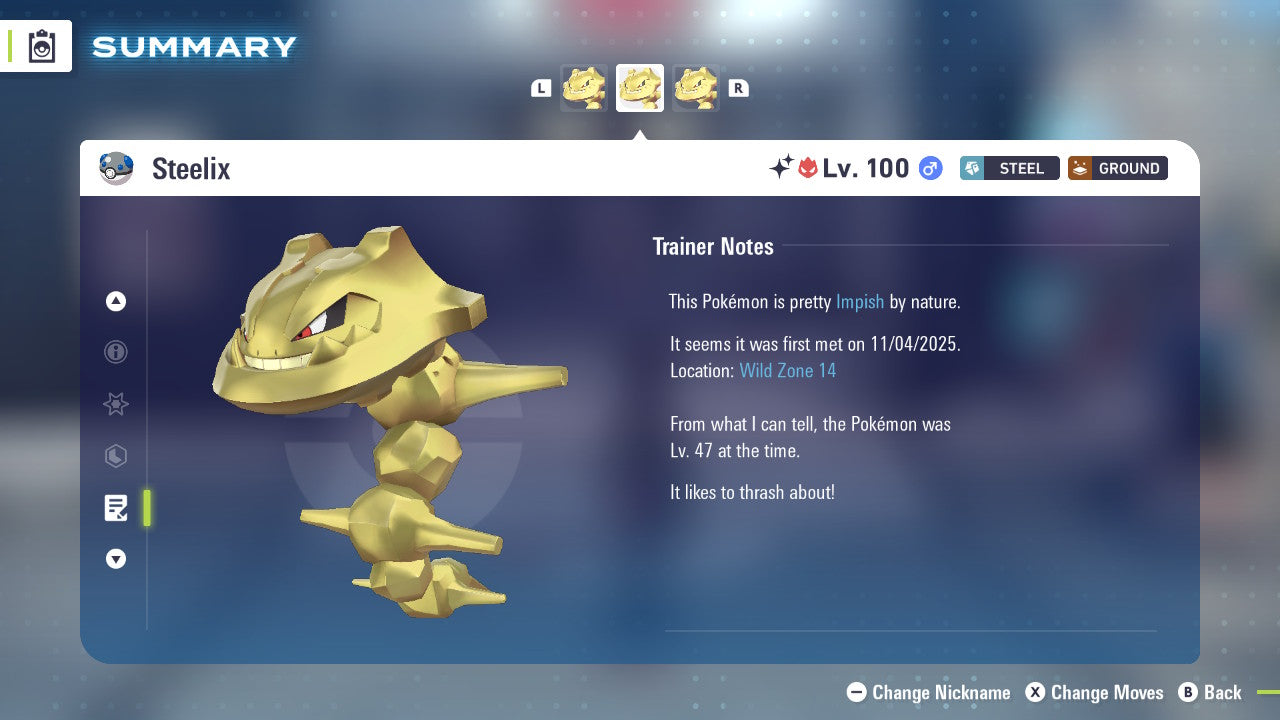Select the star-shaped page icon in the sidebar
The width and height of the screenshot is (1280, 720).
[x=116, y=404]
